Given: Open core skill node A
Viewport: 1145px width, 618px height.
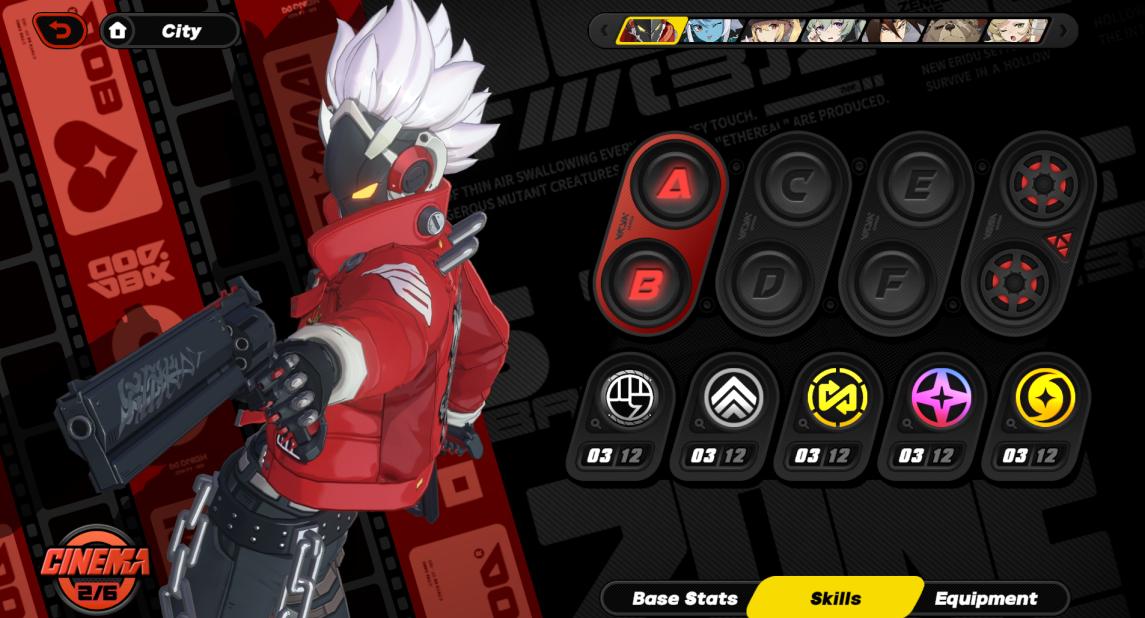Looking at the screenshot, I should (675, 185).
